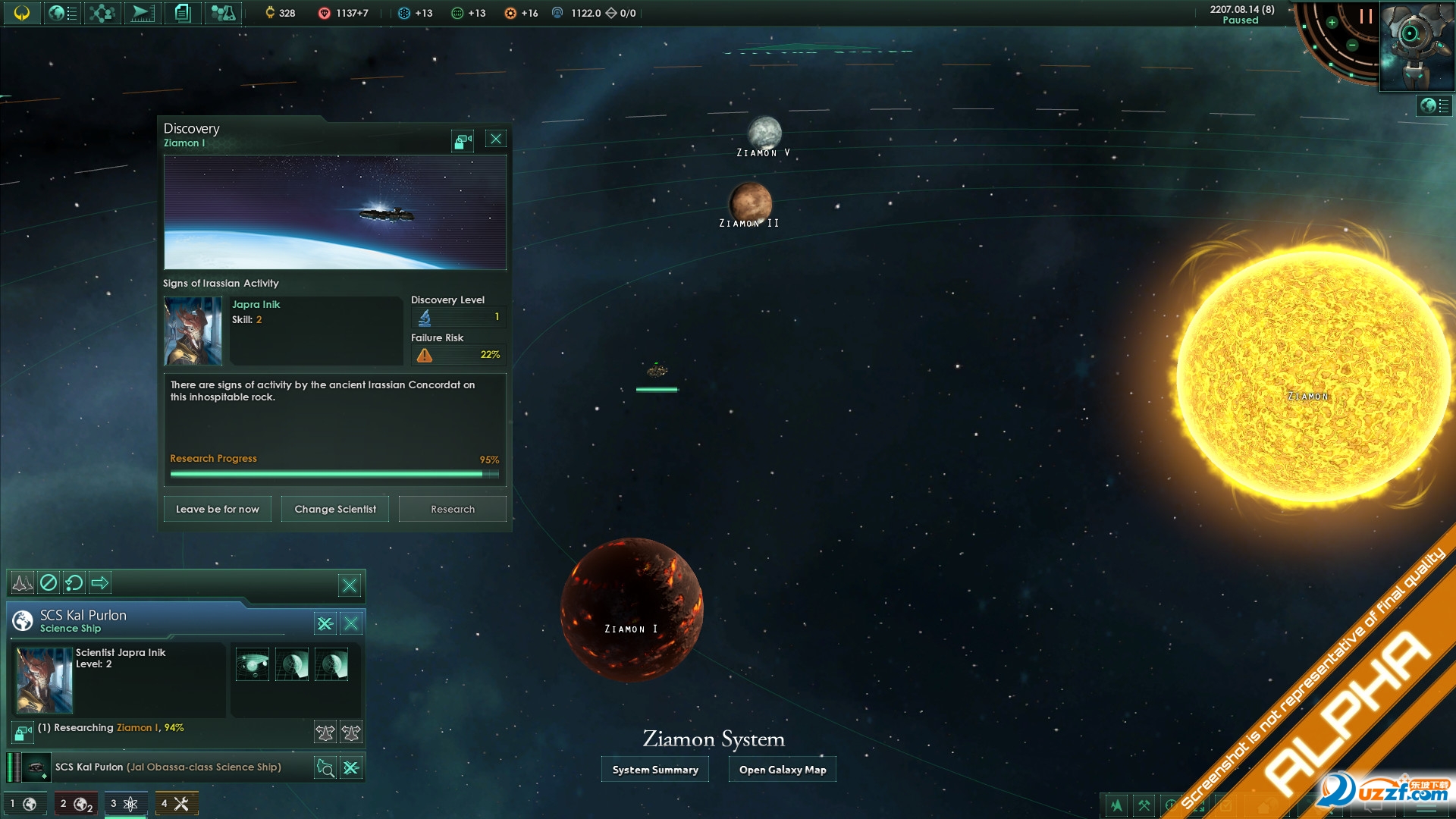
Task: Open the System Summary
Action: [x=655, y=770]
